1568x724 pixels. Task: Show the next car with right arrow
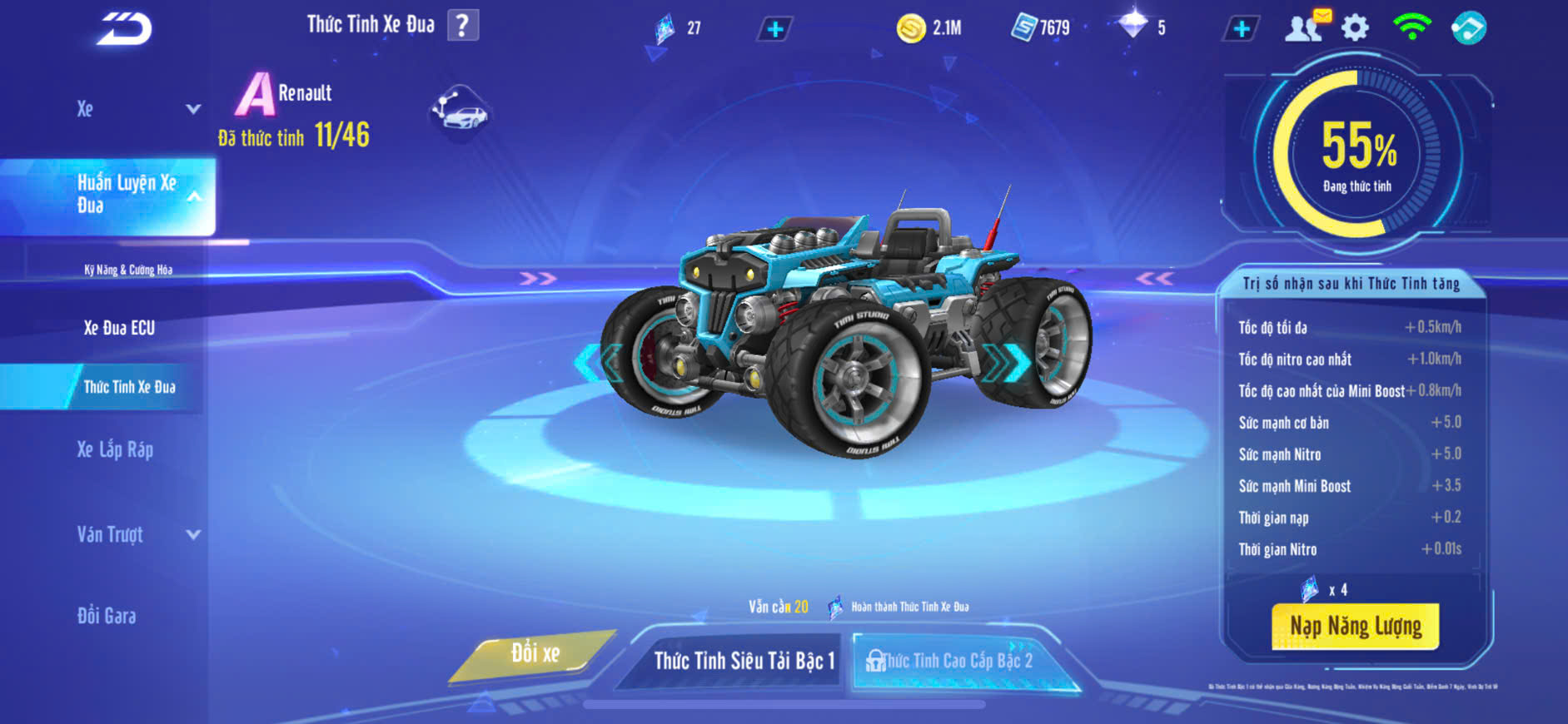tap(1009, 362)
